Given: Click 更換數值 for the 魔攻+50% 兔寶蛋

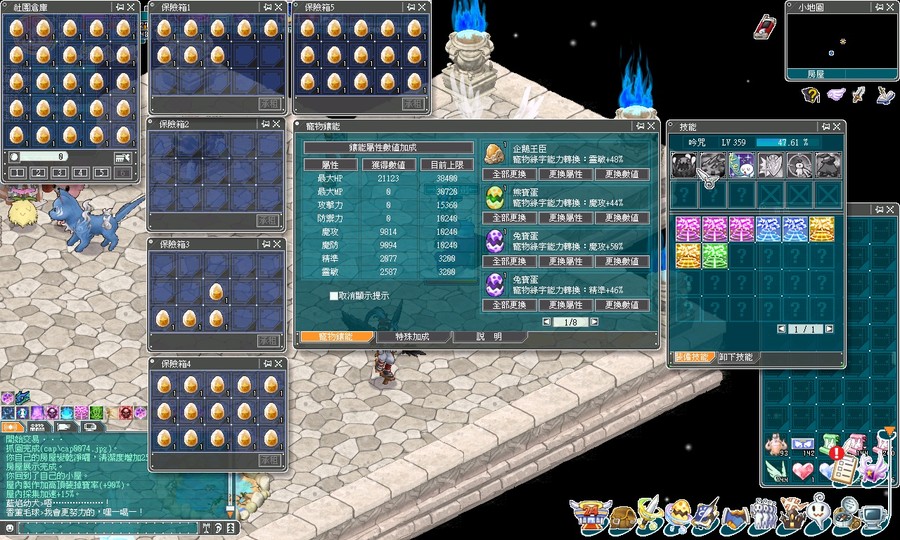Looking at the screenshot, I should 622,260.
